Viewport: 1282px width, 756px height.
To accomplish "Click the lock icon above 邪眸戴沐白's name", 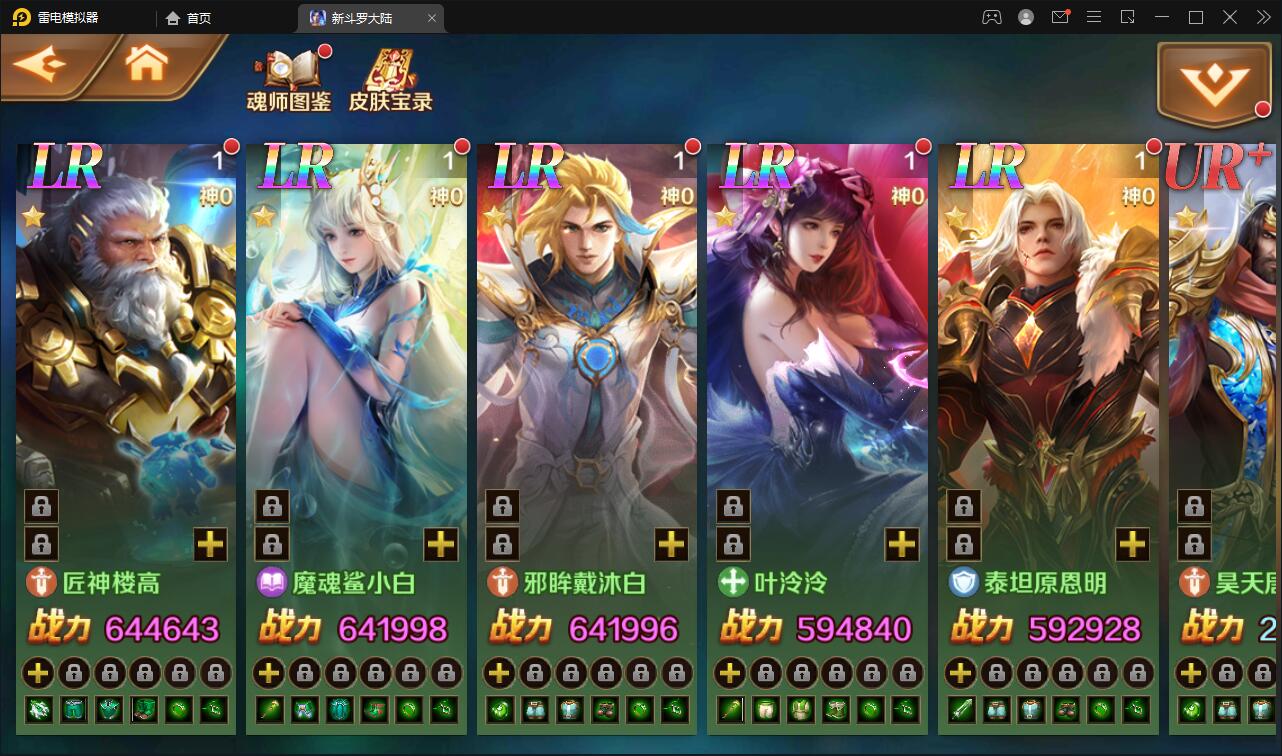I will 501,543.
